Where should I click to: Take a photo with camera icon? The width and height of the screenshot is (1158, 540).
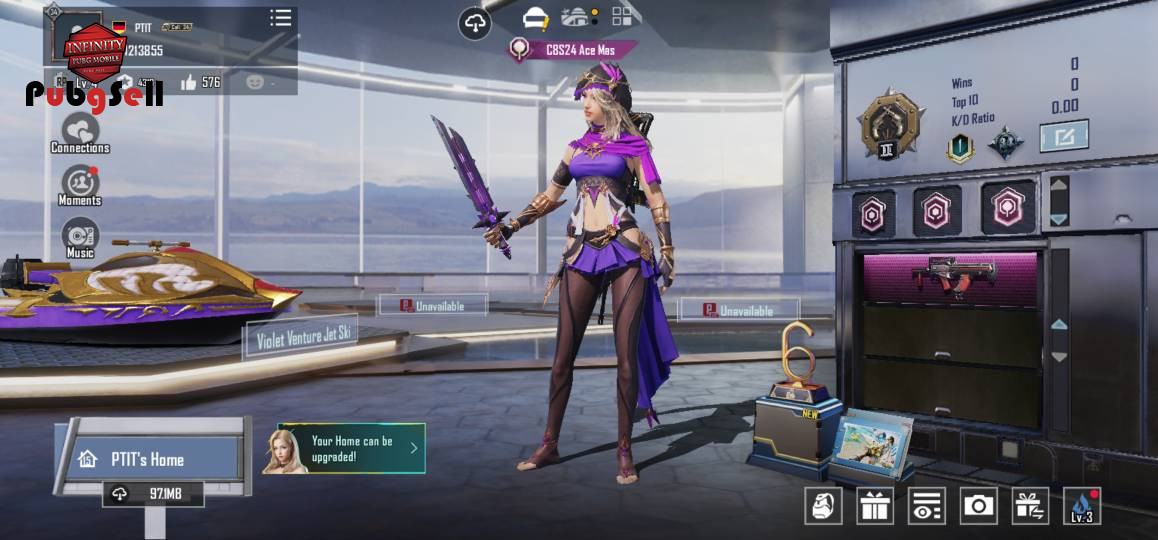[978, 506]
